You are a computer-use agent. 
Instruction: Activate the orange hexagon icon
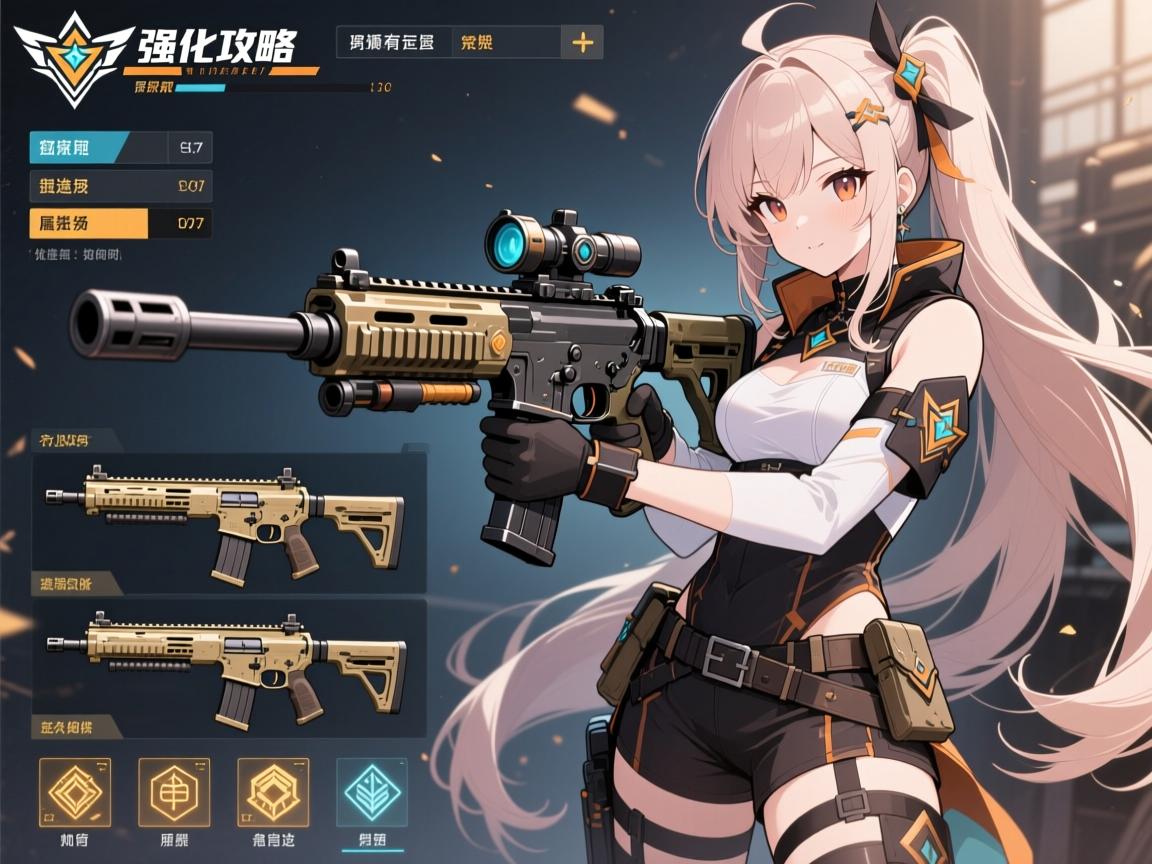[174, 792]
